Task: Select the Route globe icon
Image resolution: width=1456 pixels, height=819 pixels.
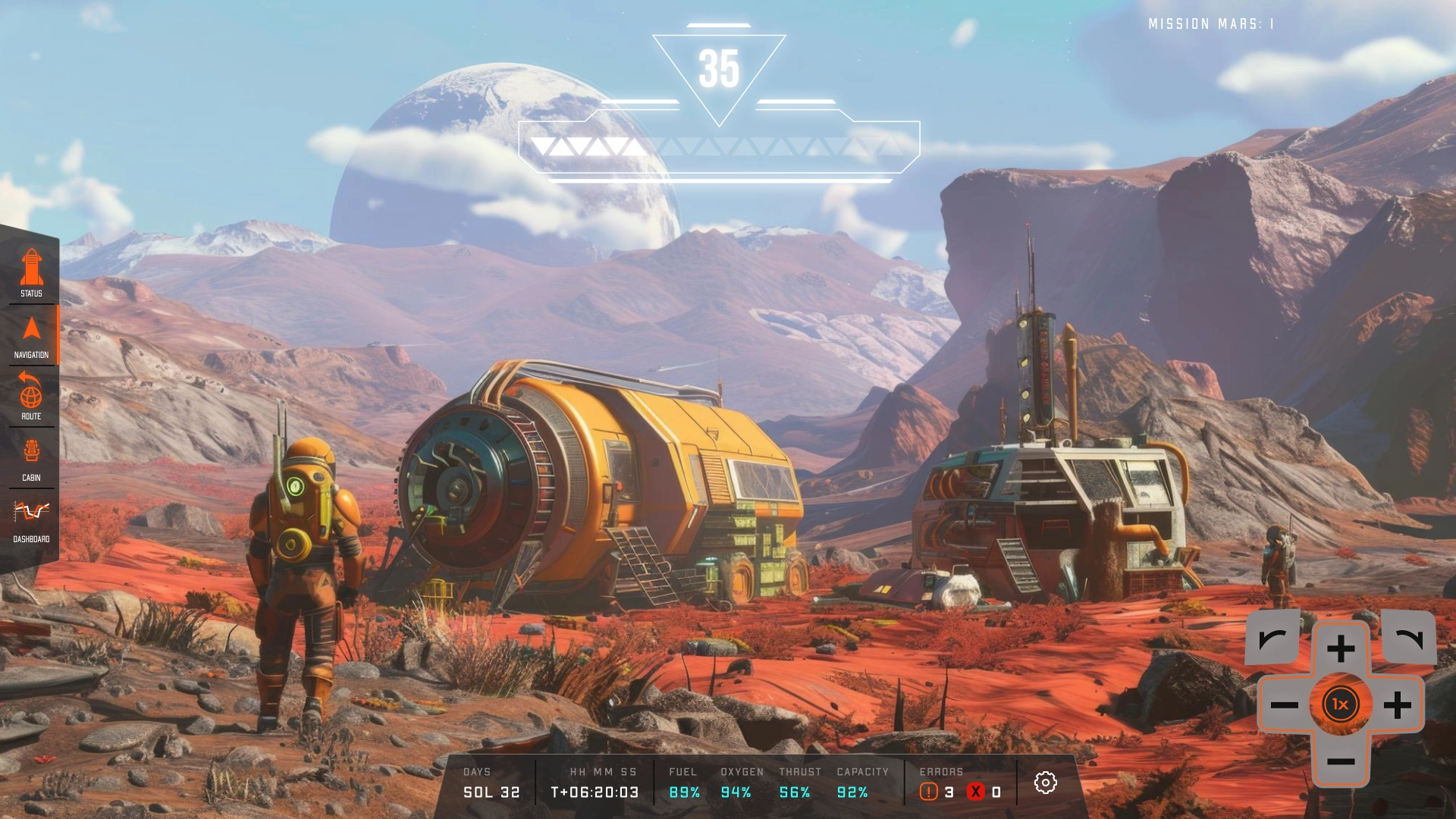Action: point(31,396)
